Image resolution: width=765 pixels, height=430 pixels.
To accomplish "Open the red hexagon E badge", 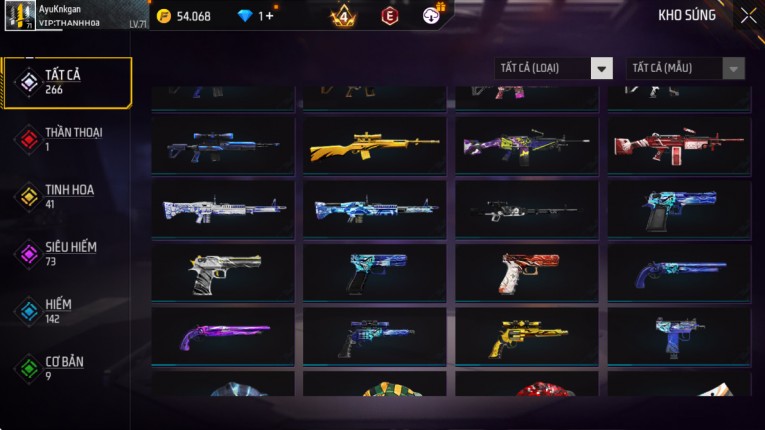I will click(x=390, y=16).
